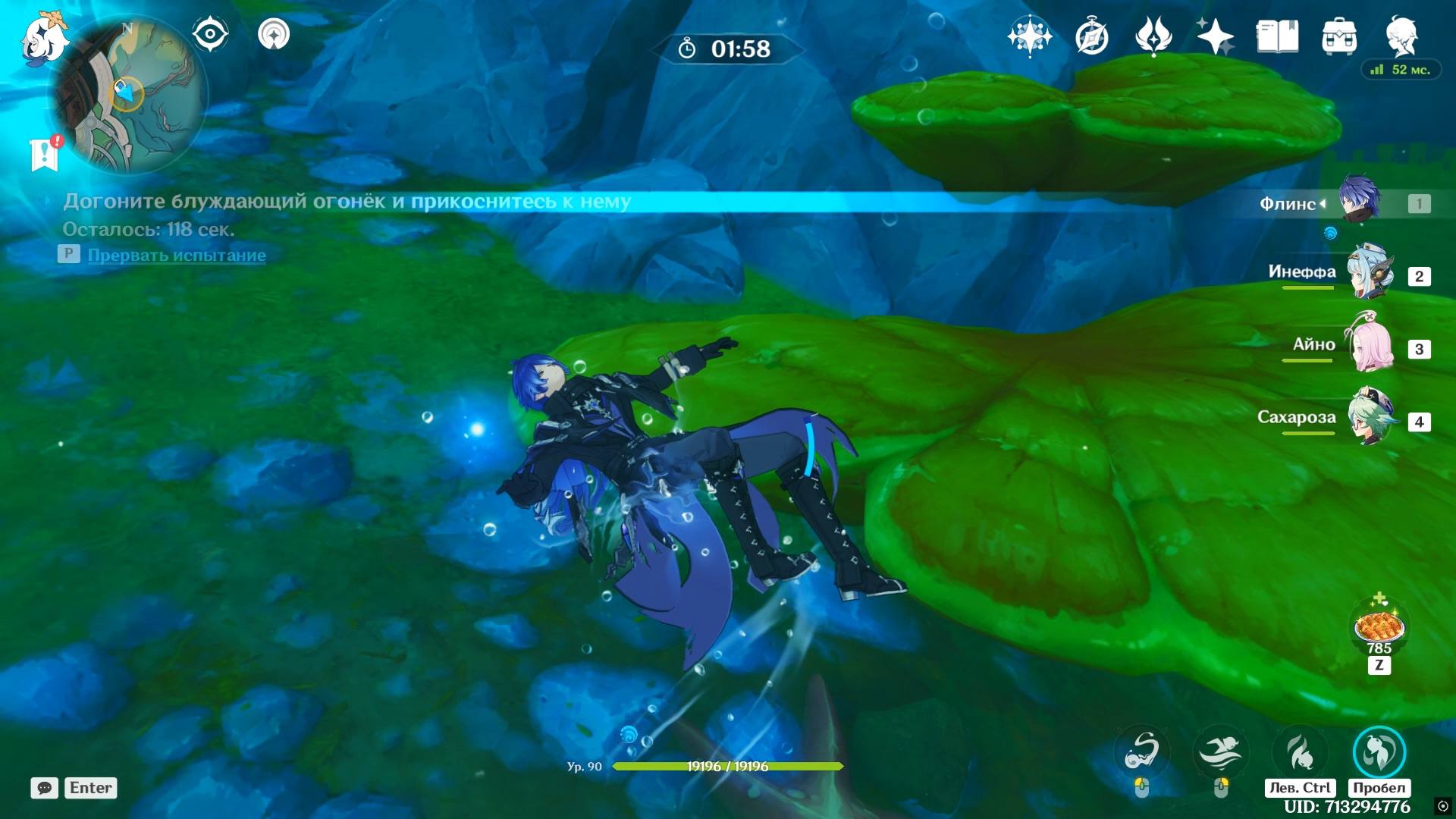Open the circular minimap

130,95
